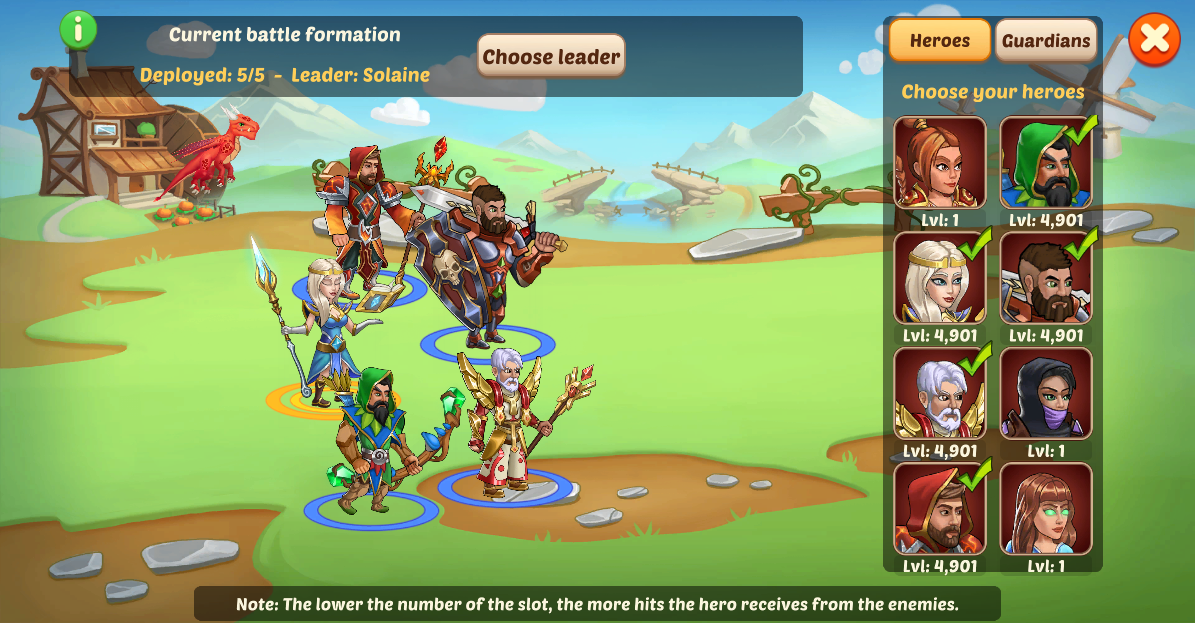Switch to the Guardians tab
The width and height of the screenshot is (1195, 623).
1046,41
